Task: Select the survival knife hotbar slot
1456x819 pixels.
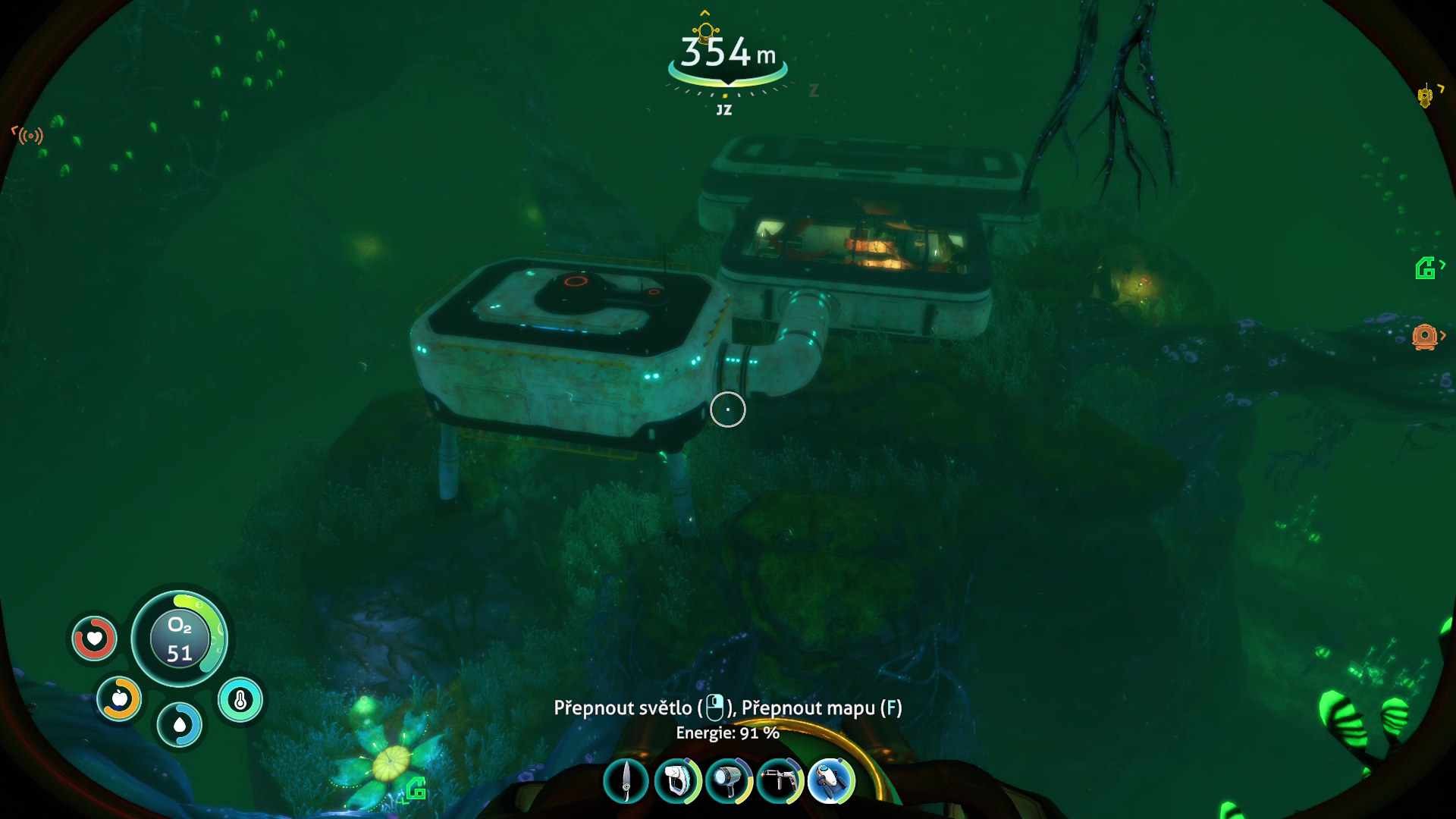Action: (x=626, y=781)
